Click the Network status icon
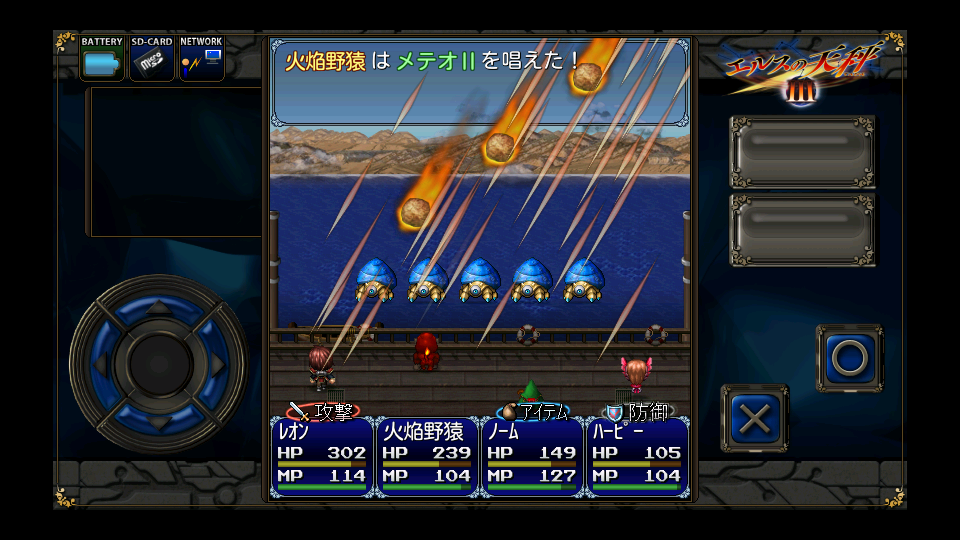The width and height of the screenshot is (960, 540). [x=201, y=59]
